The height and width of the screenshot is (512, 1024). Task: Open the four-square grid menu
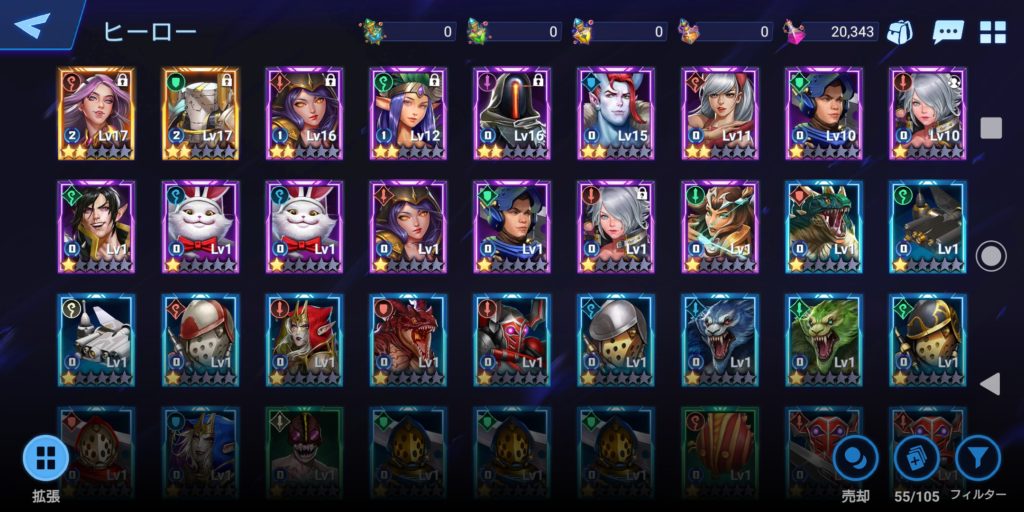coord(992,32)
